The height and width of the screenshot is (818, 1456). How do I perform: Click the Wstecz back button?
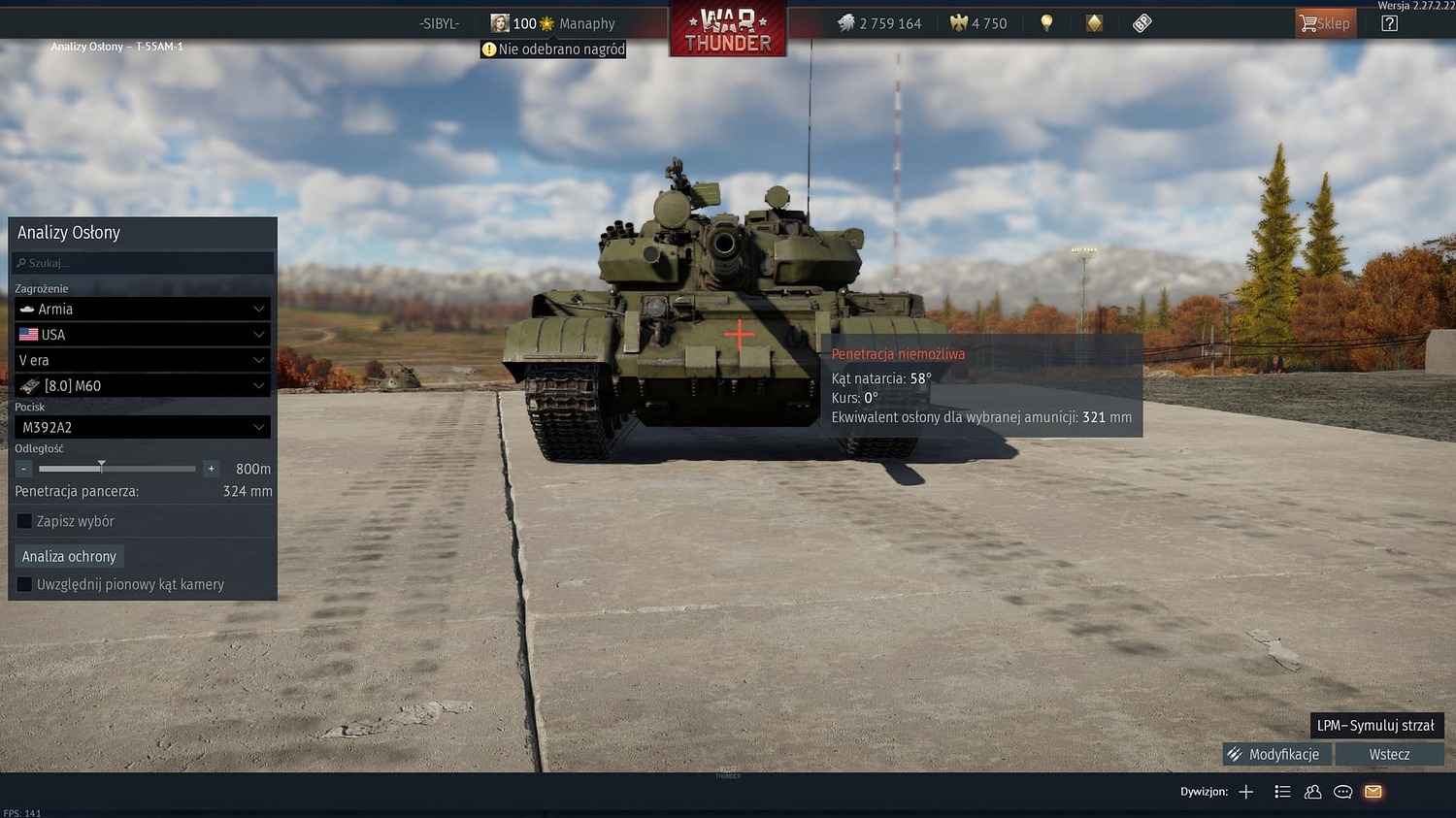tap(1389, 754)
